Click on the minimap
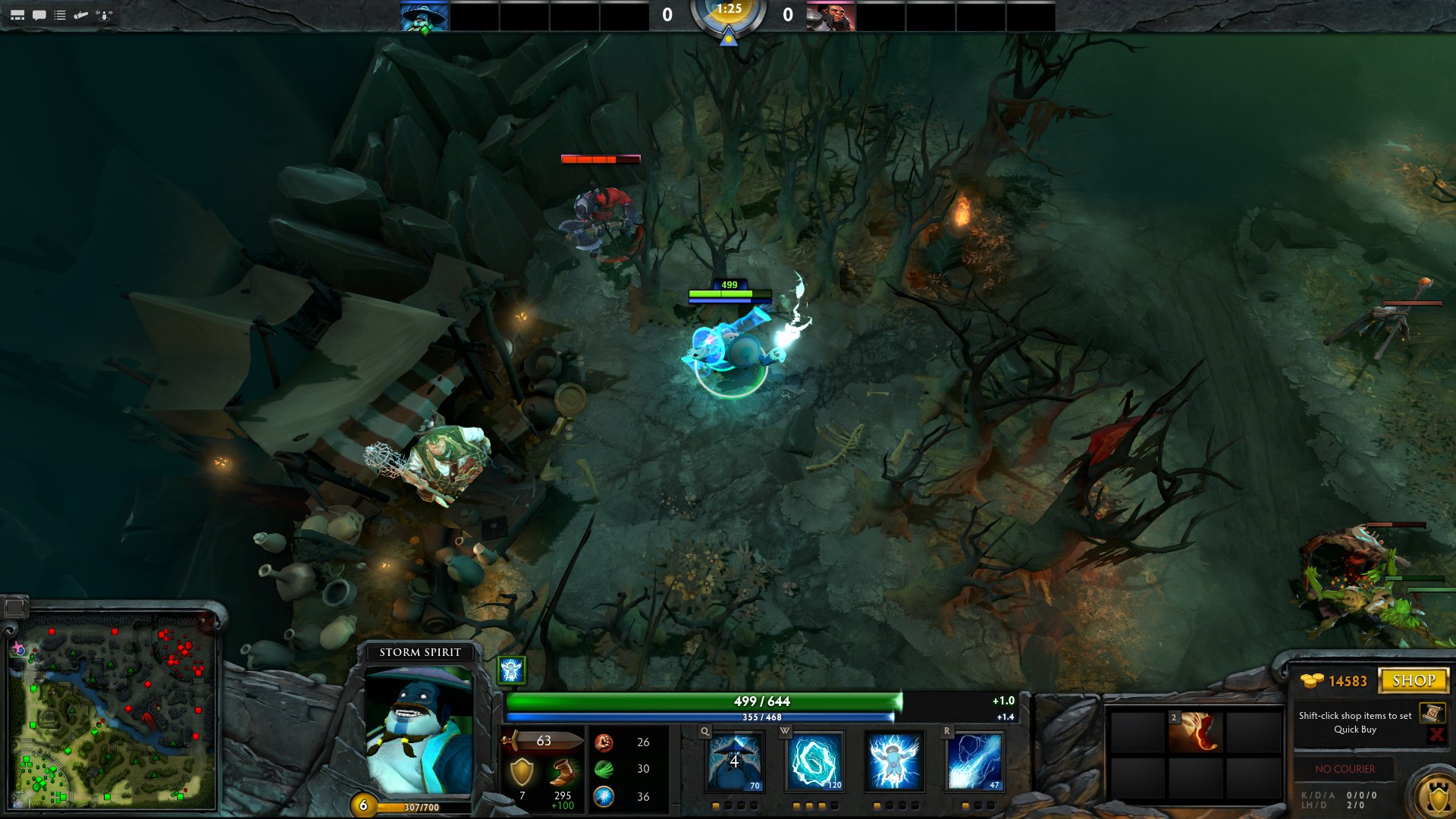Image resolution: width=1456 pixels, height=819 pixels. pyautogui.click(x=112, y=713)
